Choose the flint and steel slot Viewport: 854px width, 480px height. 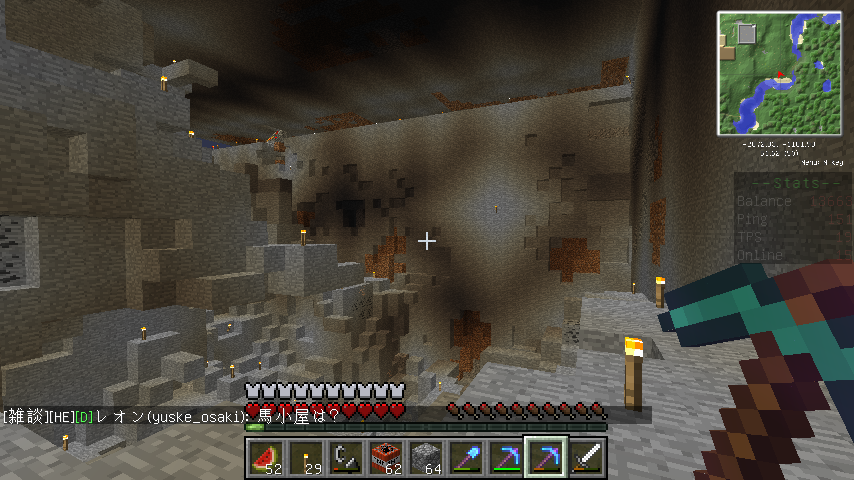pos(346,457)
